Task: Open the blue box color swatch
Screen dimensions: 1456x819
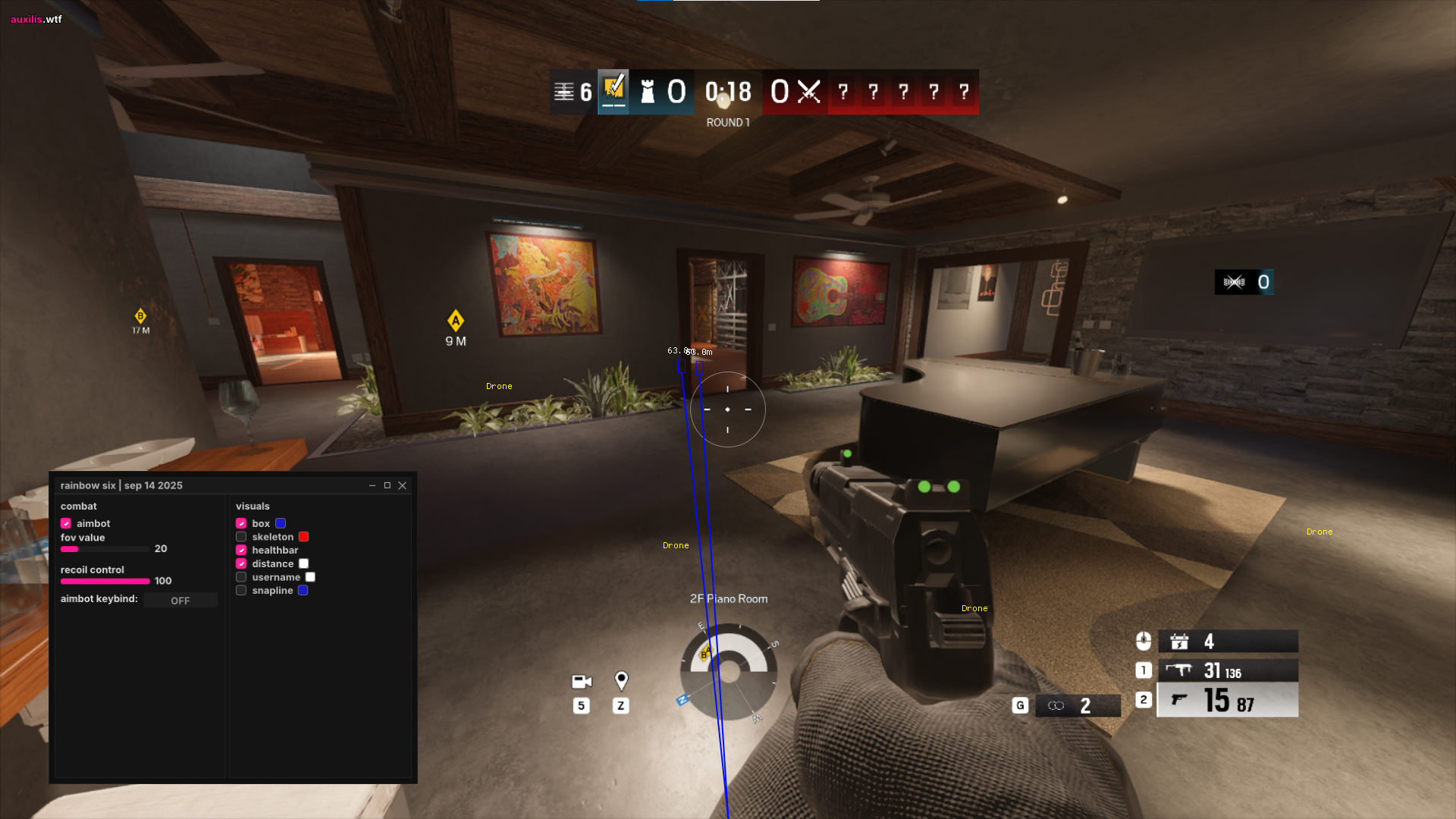Action: tap(280, 522)
